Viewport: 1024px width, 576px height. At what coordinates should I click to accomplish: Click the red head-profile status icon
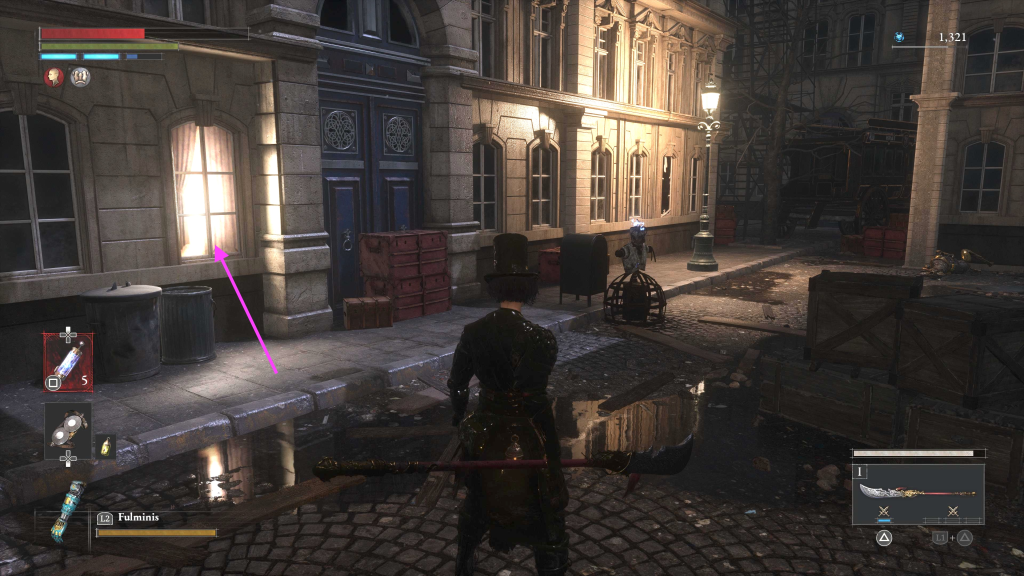(x=54, y=76)
